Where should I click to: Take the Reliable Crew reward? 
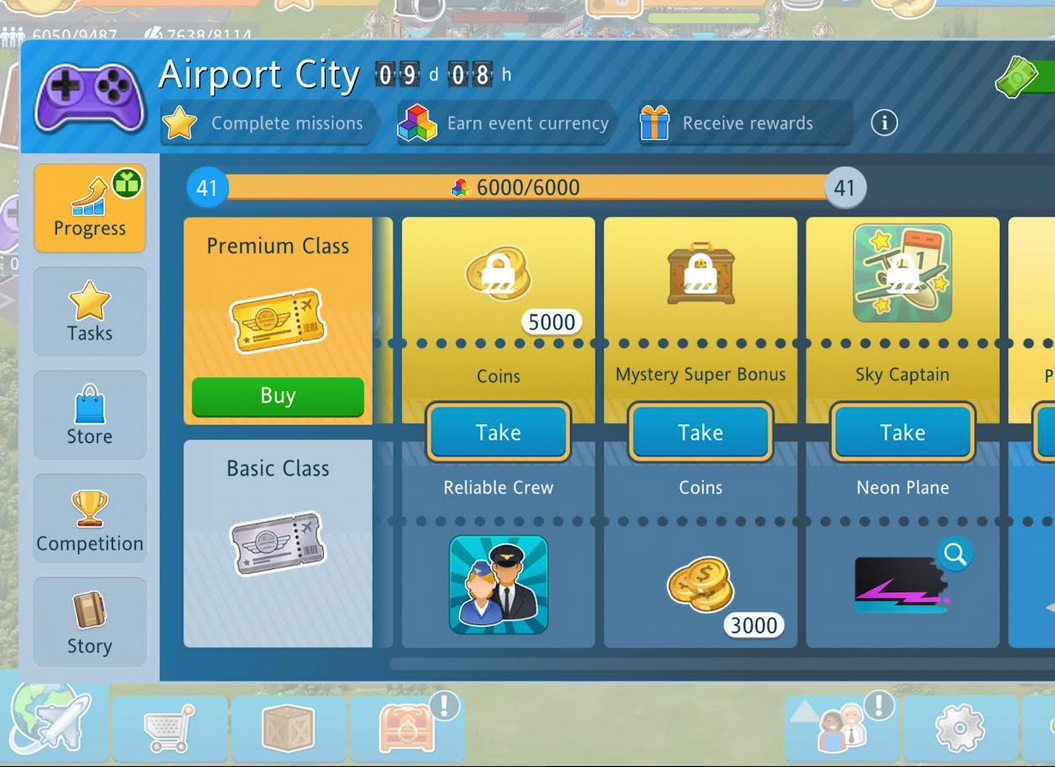[498, 433]
